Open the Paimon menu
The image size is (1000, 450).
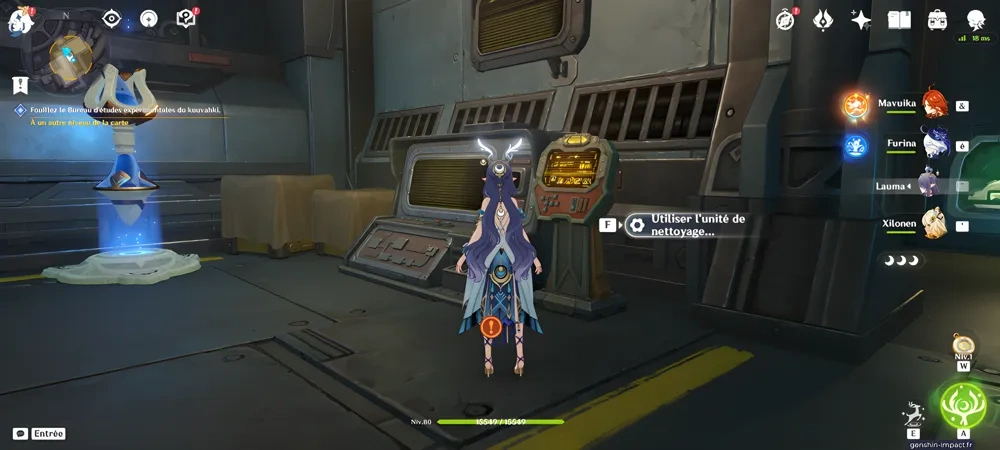coord(20,19)
